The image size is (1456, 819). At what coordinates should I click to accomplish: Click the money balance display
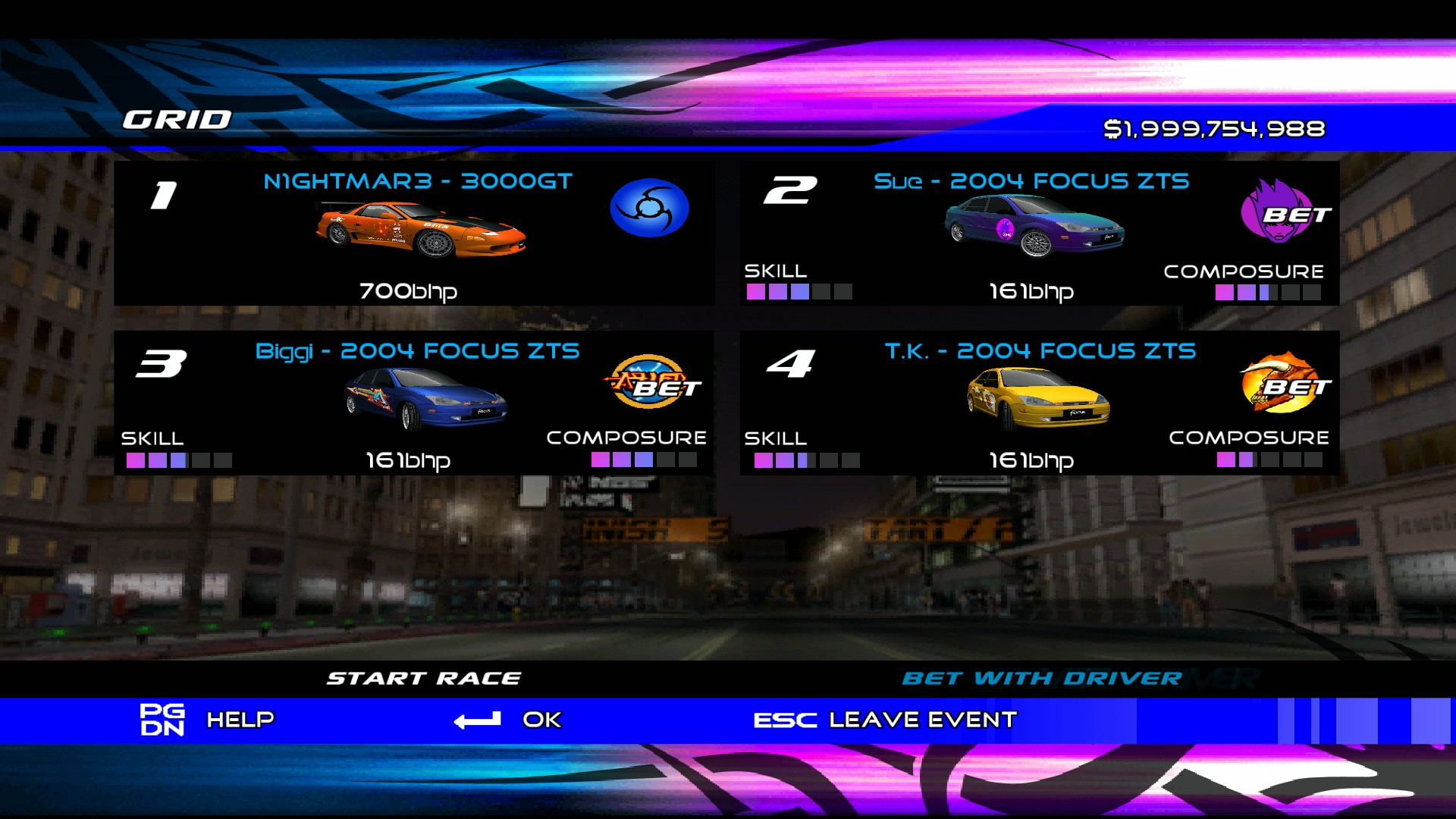pyautogui.click(x=1217, y=127)
